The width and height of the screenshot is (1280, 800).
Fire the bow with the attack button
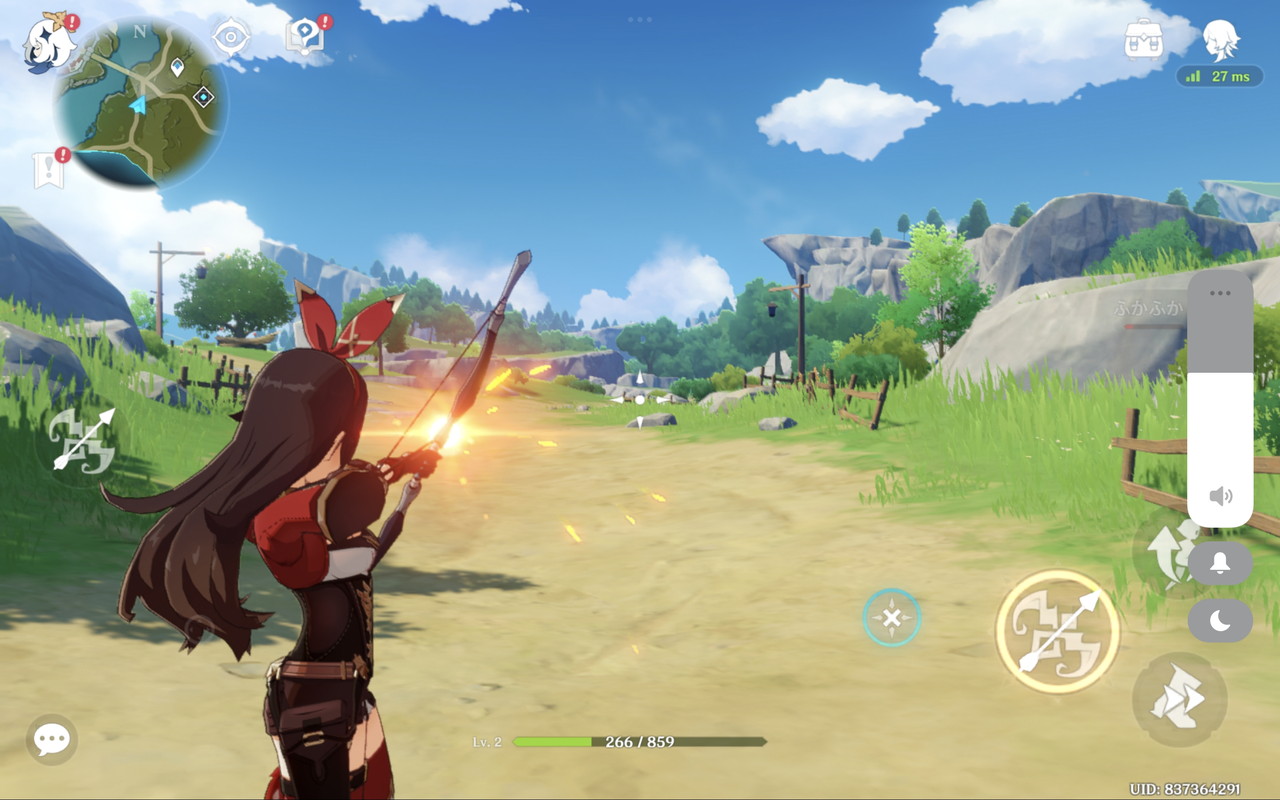pyautogui.click(x=1057, y=631)
